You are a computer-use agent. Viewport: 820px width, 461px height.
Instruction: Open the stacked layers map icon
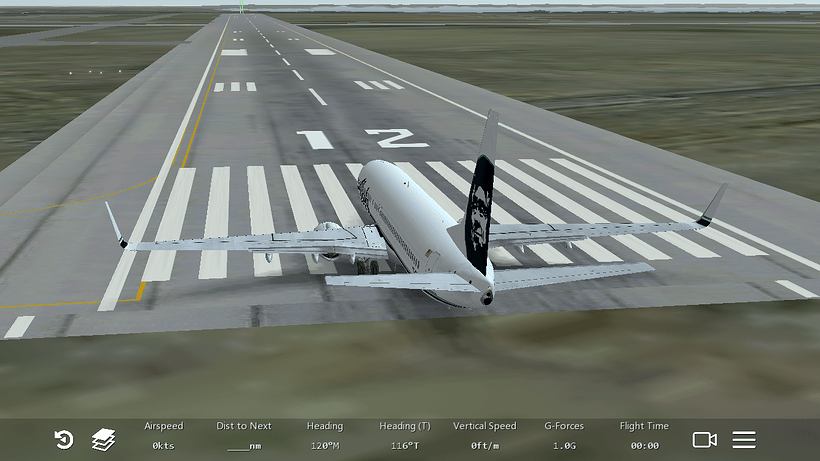click(104, 439)
